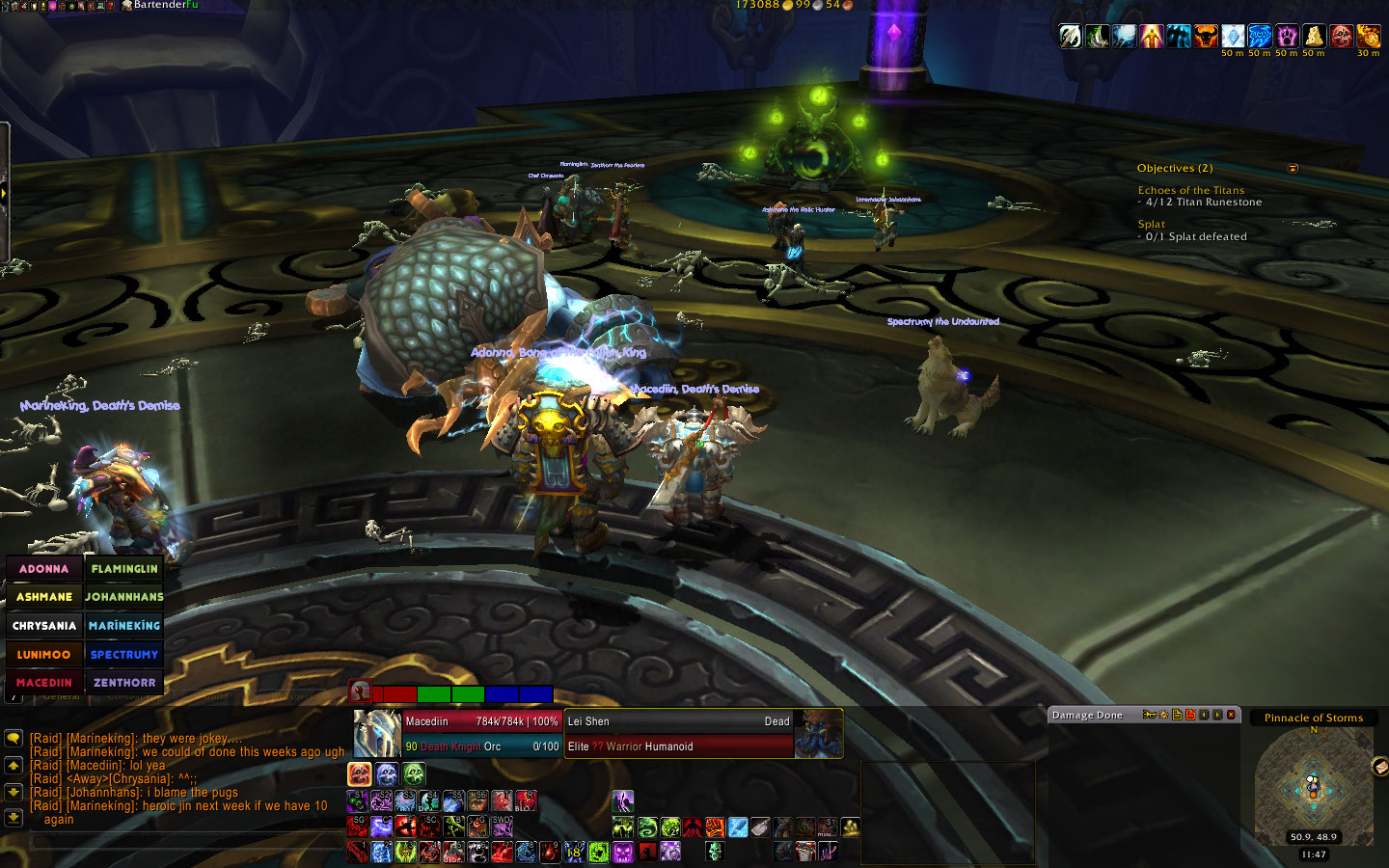This screenshot has height=868, width=1389.
Task: Activate the red skull presence stance
Action: coord(360,773)
